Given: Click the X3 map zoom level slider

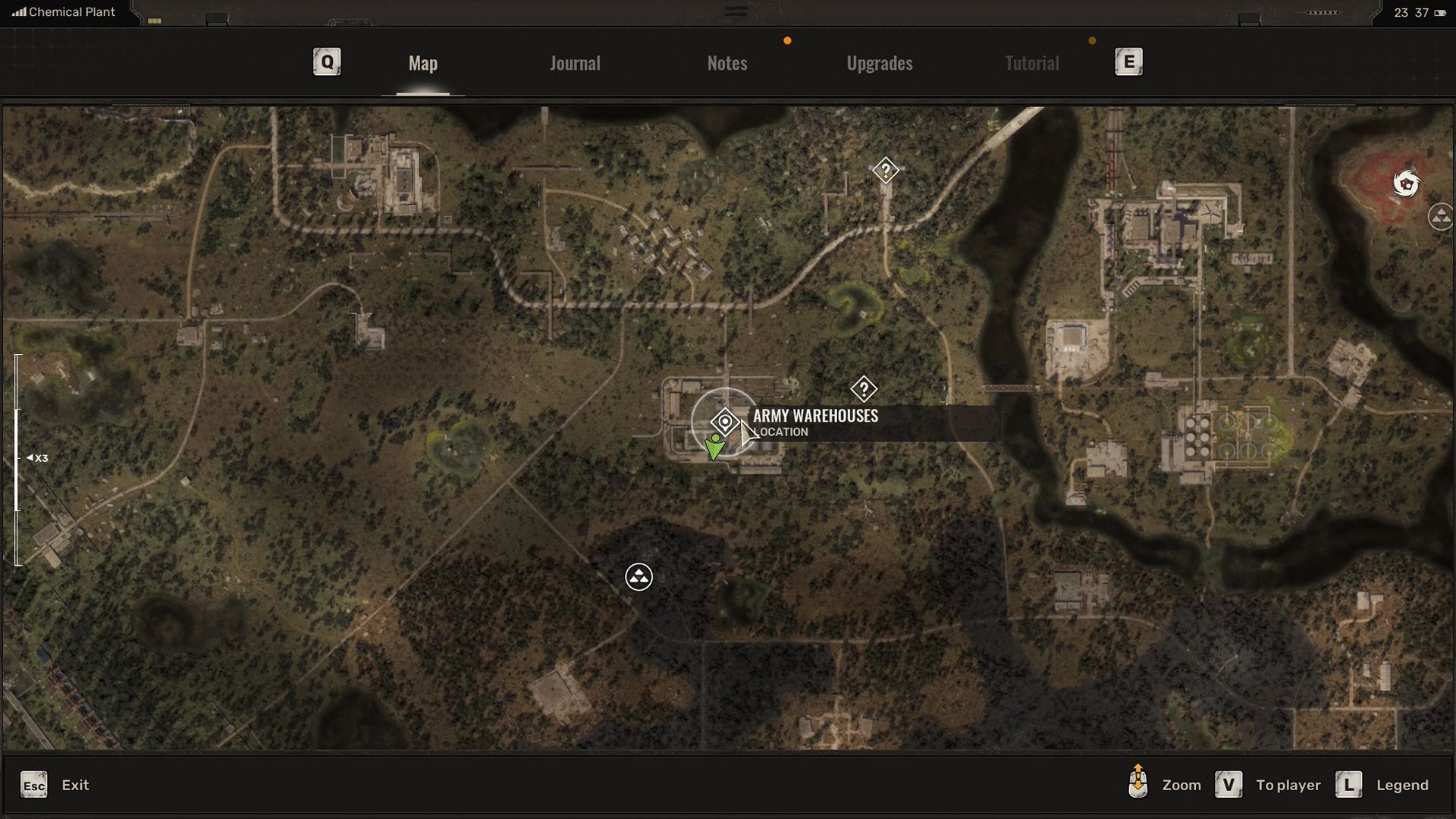Looking at the screenshot, I should point(18,458).
